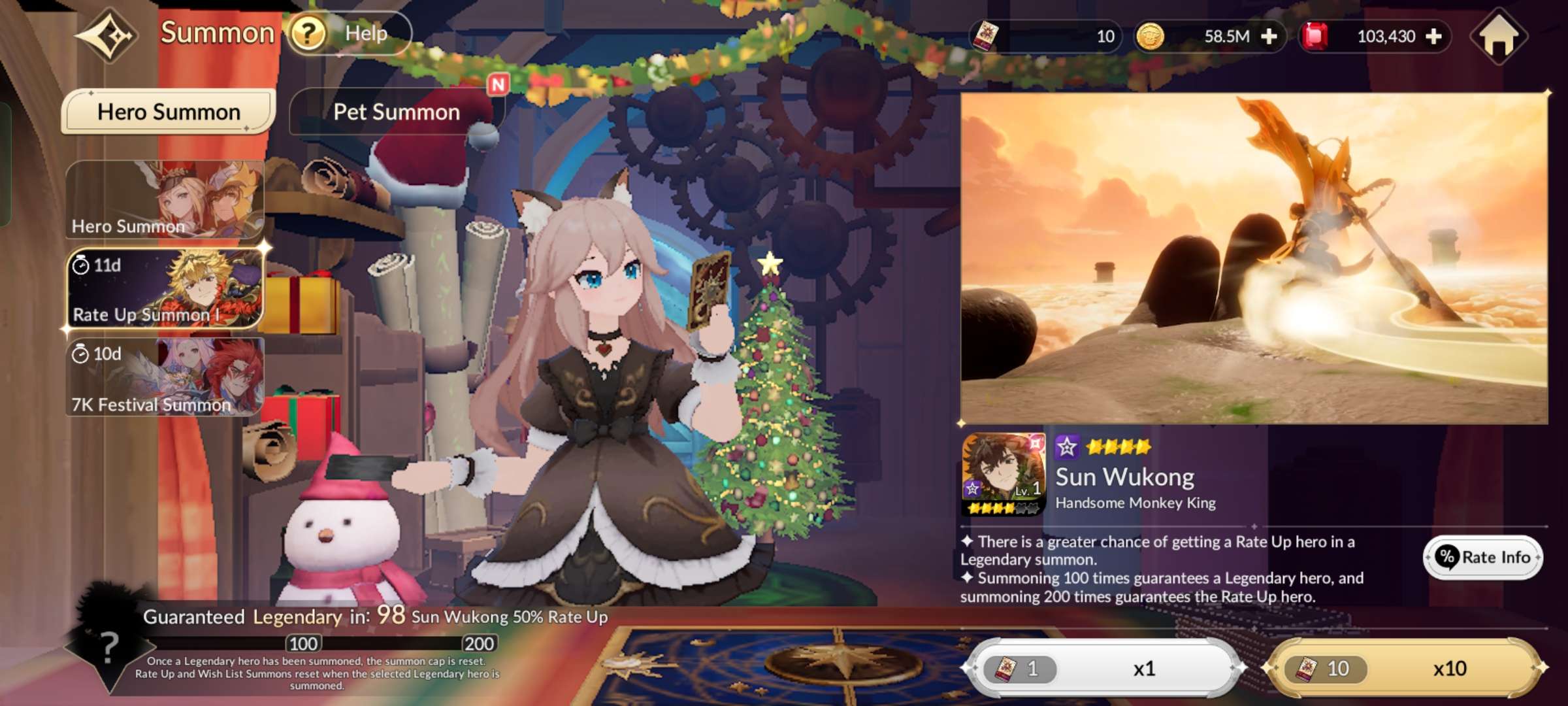Choose the 7K Festival Summon banner
The height and width of the screenshot is (706, 1568).
[x=165, y=377]
